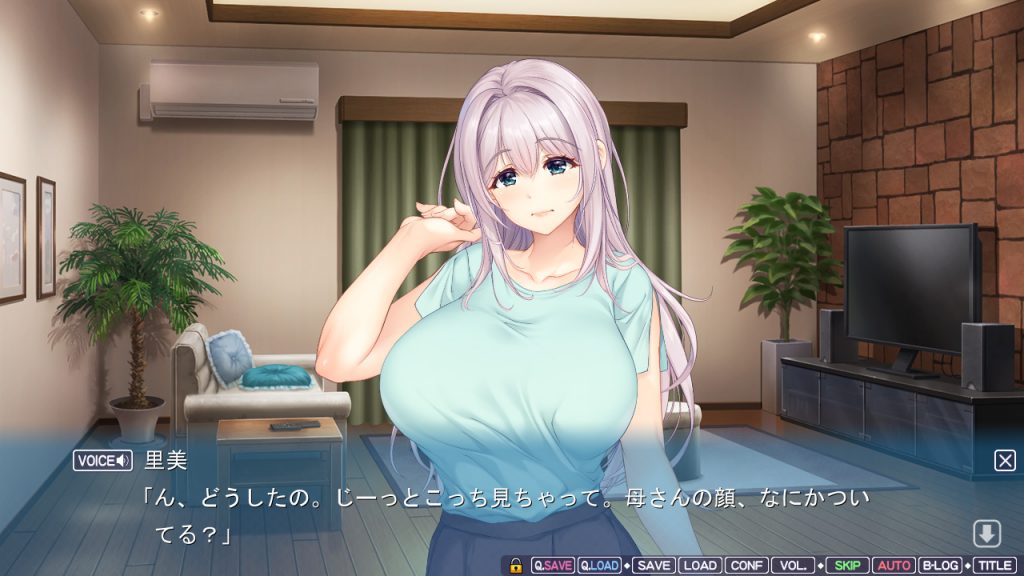The height and width of the screenshot is (576, 1024).
Task: Quick load using Q.LOAD
Action: [600, 565]
